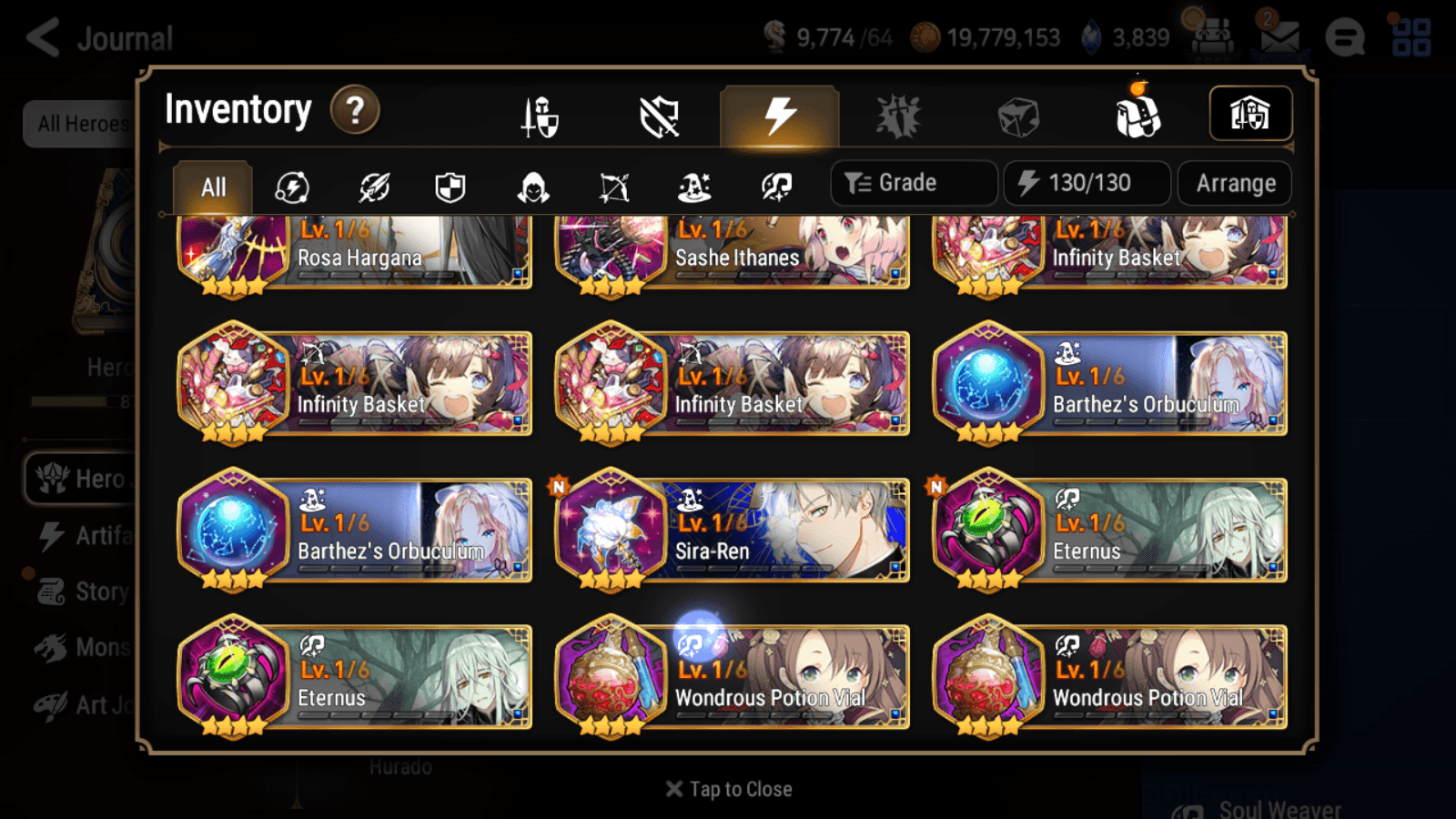1456x819 pixels.
Task: Open the mailbox with unread notification
Action: [1280, 38]
